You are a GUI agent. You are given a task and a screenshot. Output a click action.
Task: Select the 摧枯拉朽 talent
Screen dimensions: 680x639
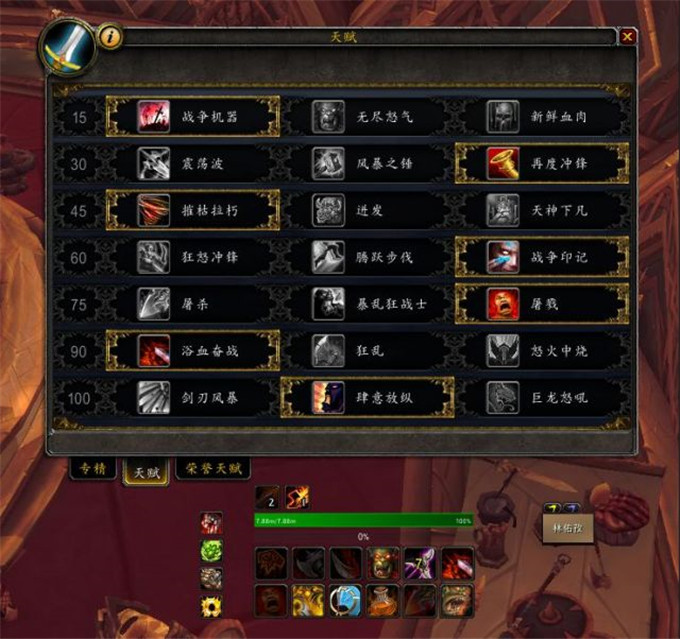(192, 210)
